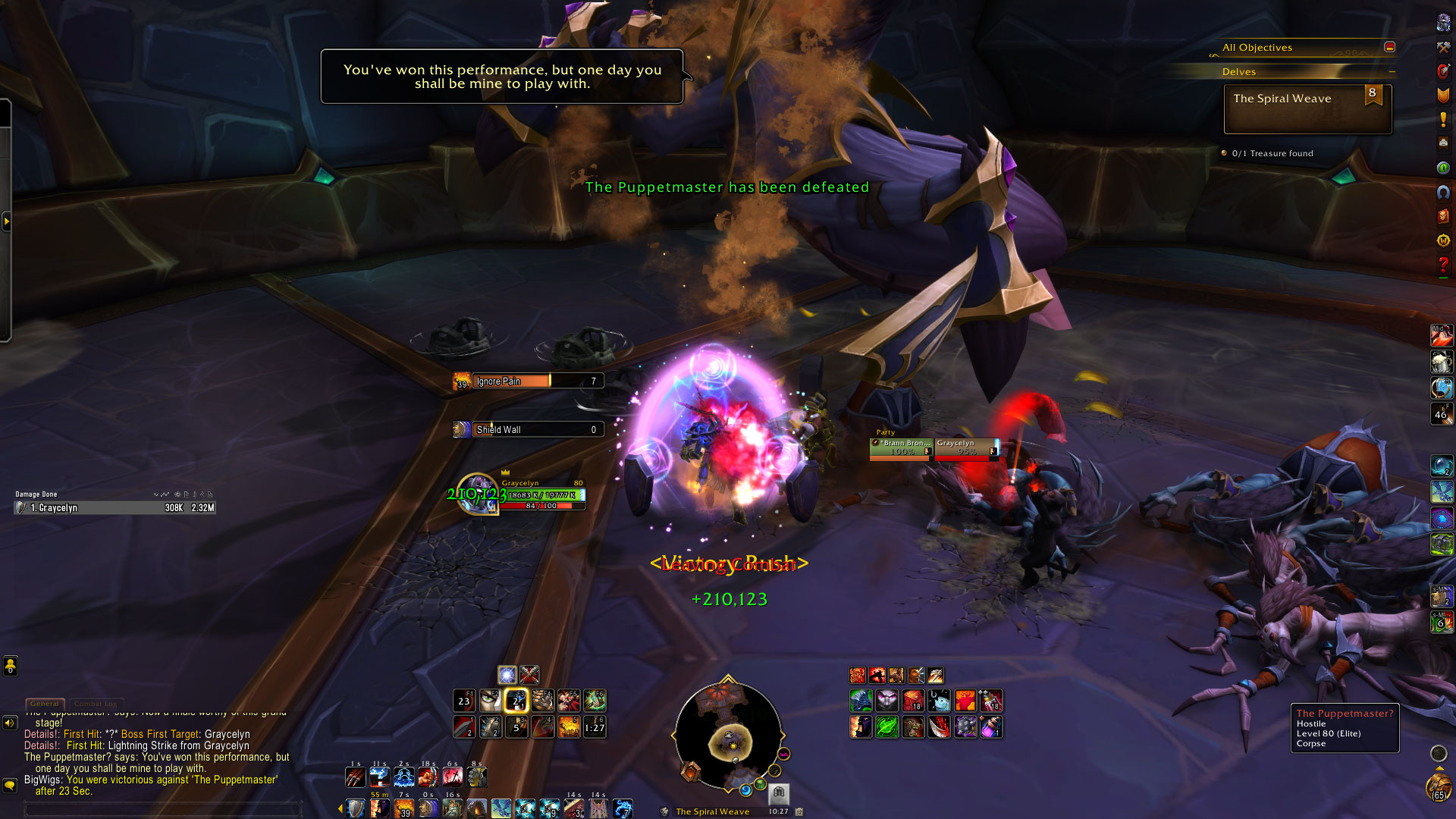Switch to the Combat Log chat tab

96,704
